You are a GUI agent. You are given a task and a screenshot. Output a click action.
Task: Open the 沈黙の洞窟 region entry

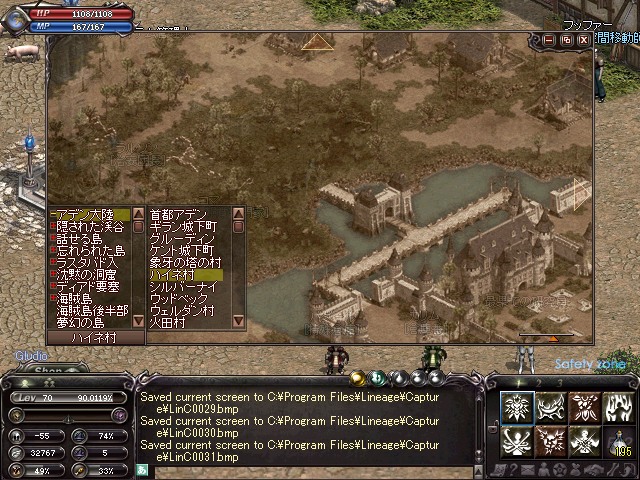pos(88,274)
